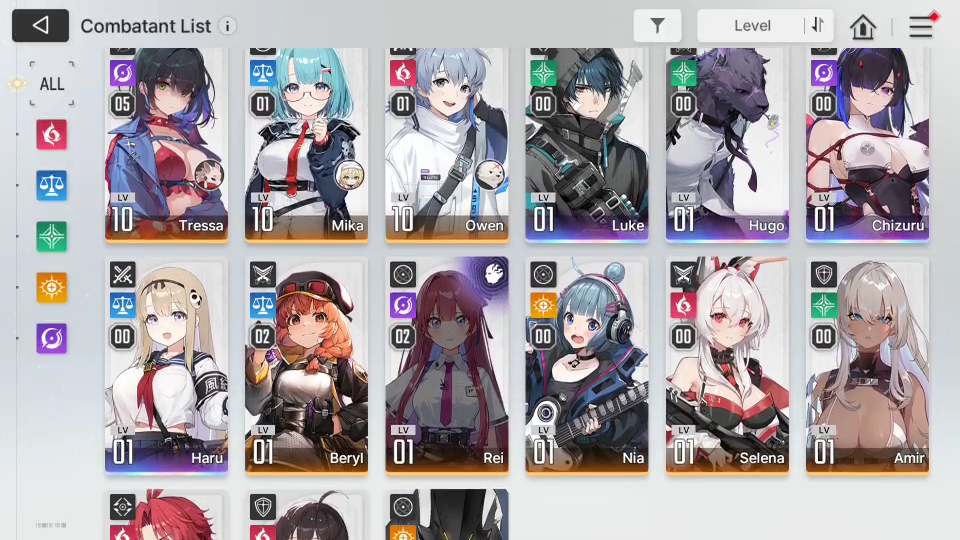This screenshot has height=540, width=960.
Task: Filter by green star attribute
Action: pyautogui.click(x=51, y=236)
